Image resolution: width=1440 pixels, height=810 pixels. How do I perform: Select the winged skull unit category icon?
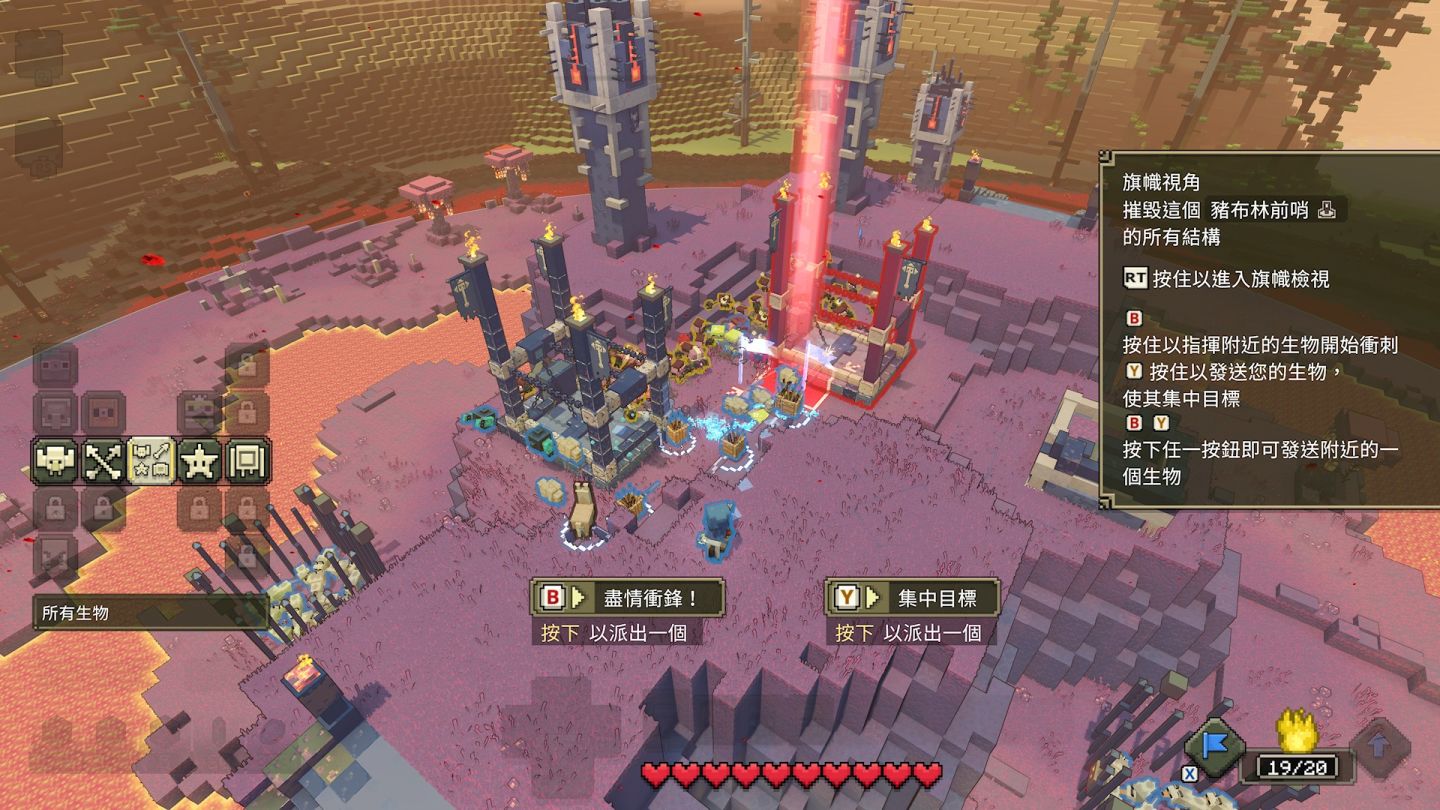pos(55,461)
